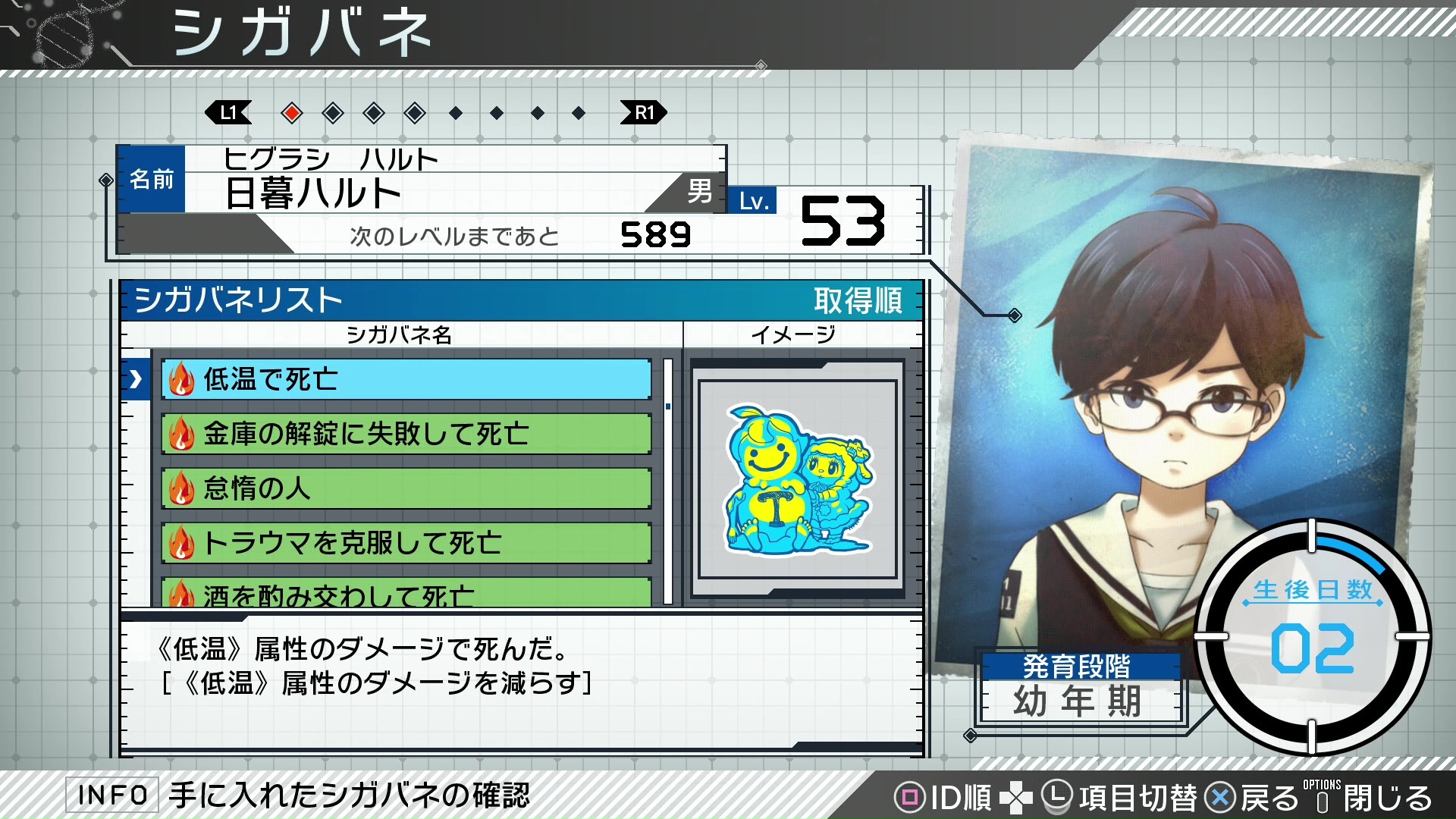This screenshot has height=819, width=1456.
Task: Click the blue and yellow Shigabane image thumbnail
Action: [798, 479]
